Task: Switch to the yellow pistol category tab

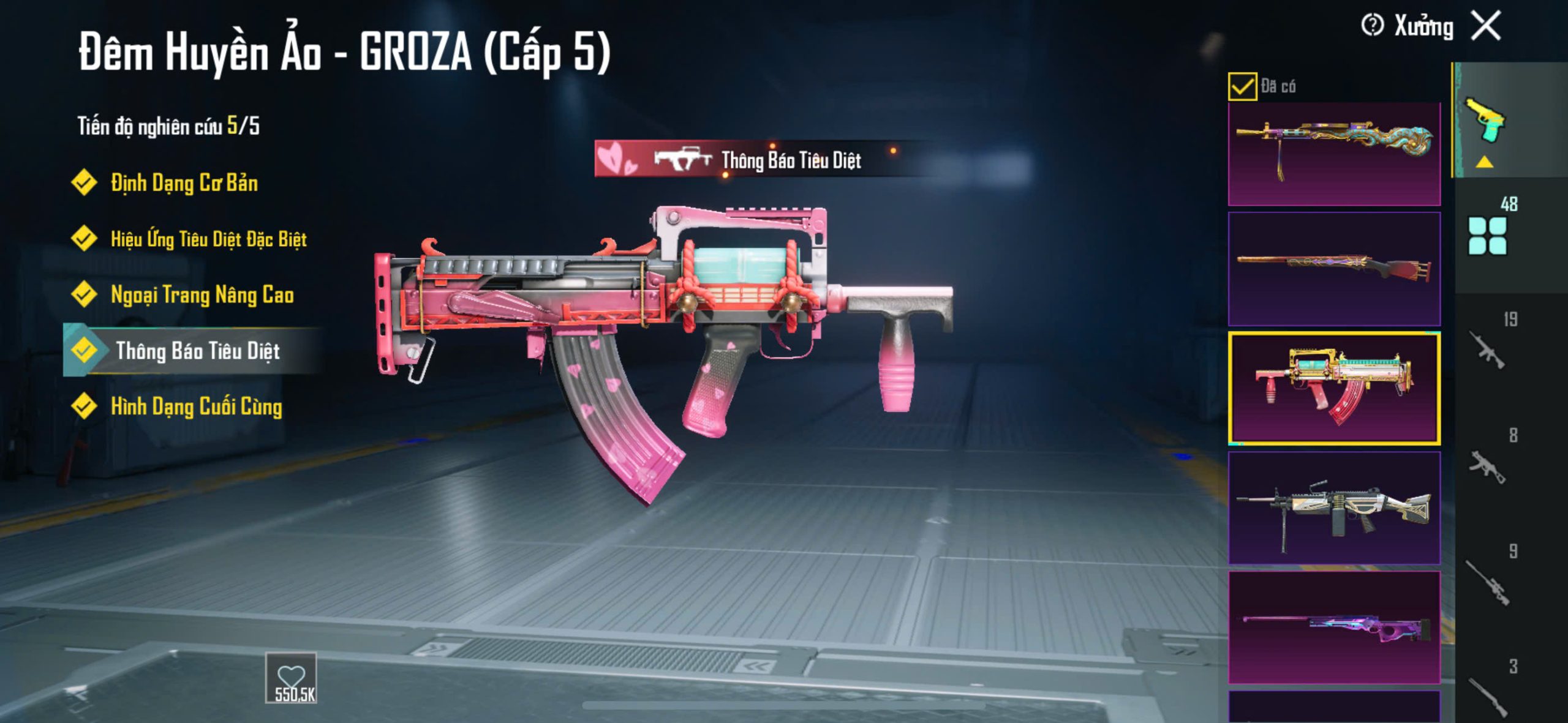Action: 1485,122
